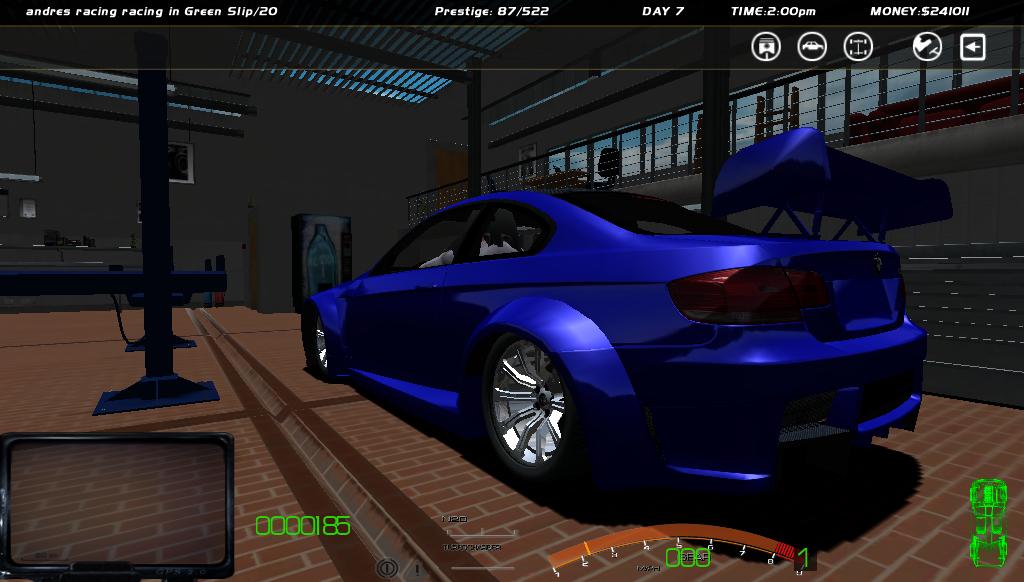
Task: Click the green car damage diagram
Action: [x=989, y=522]
